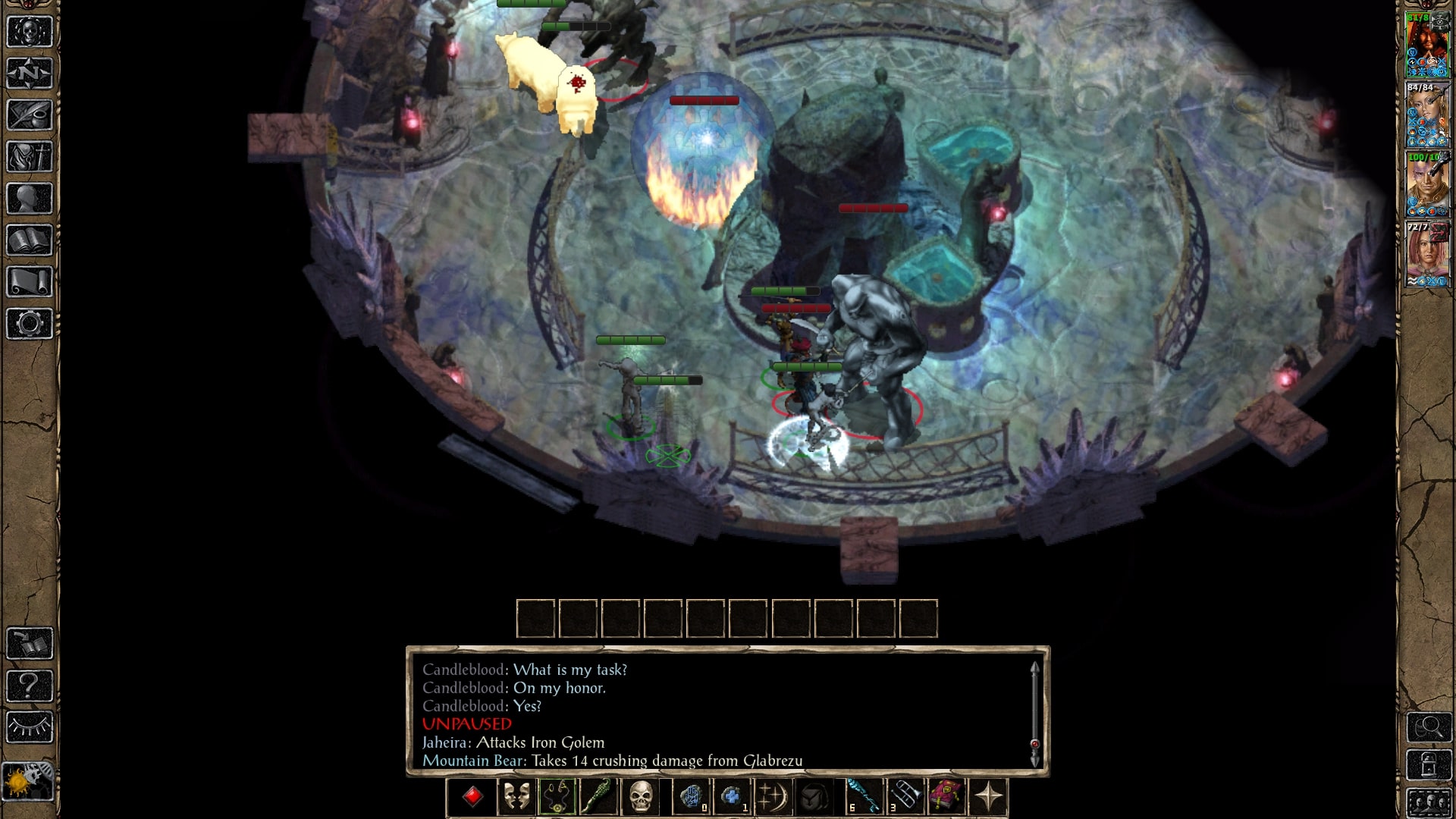The image size is (1456, 819).
Task: Activate the twin masks action button
Action: 516,797
